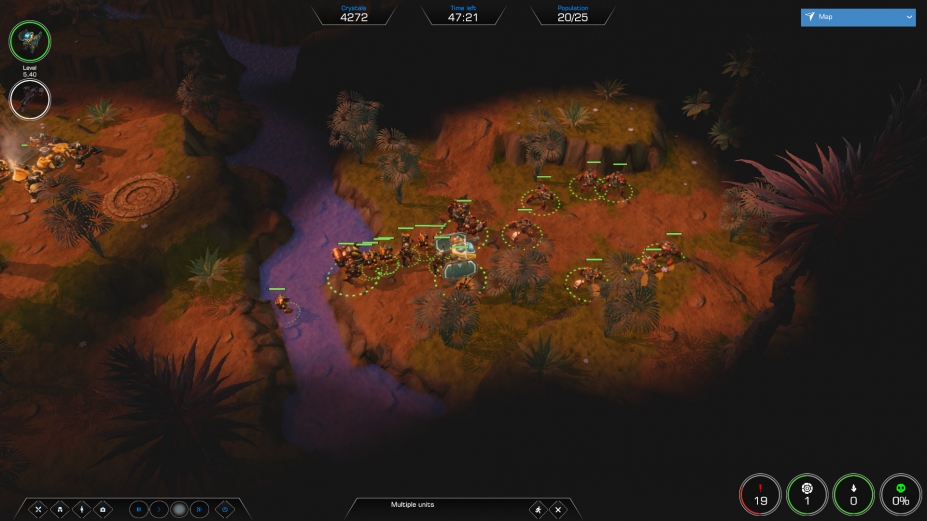Activate fast-forward game speed
The width and height of the screenshot is (927, 521).
(199, 509)
